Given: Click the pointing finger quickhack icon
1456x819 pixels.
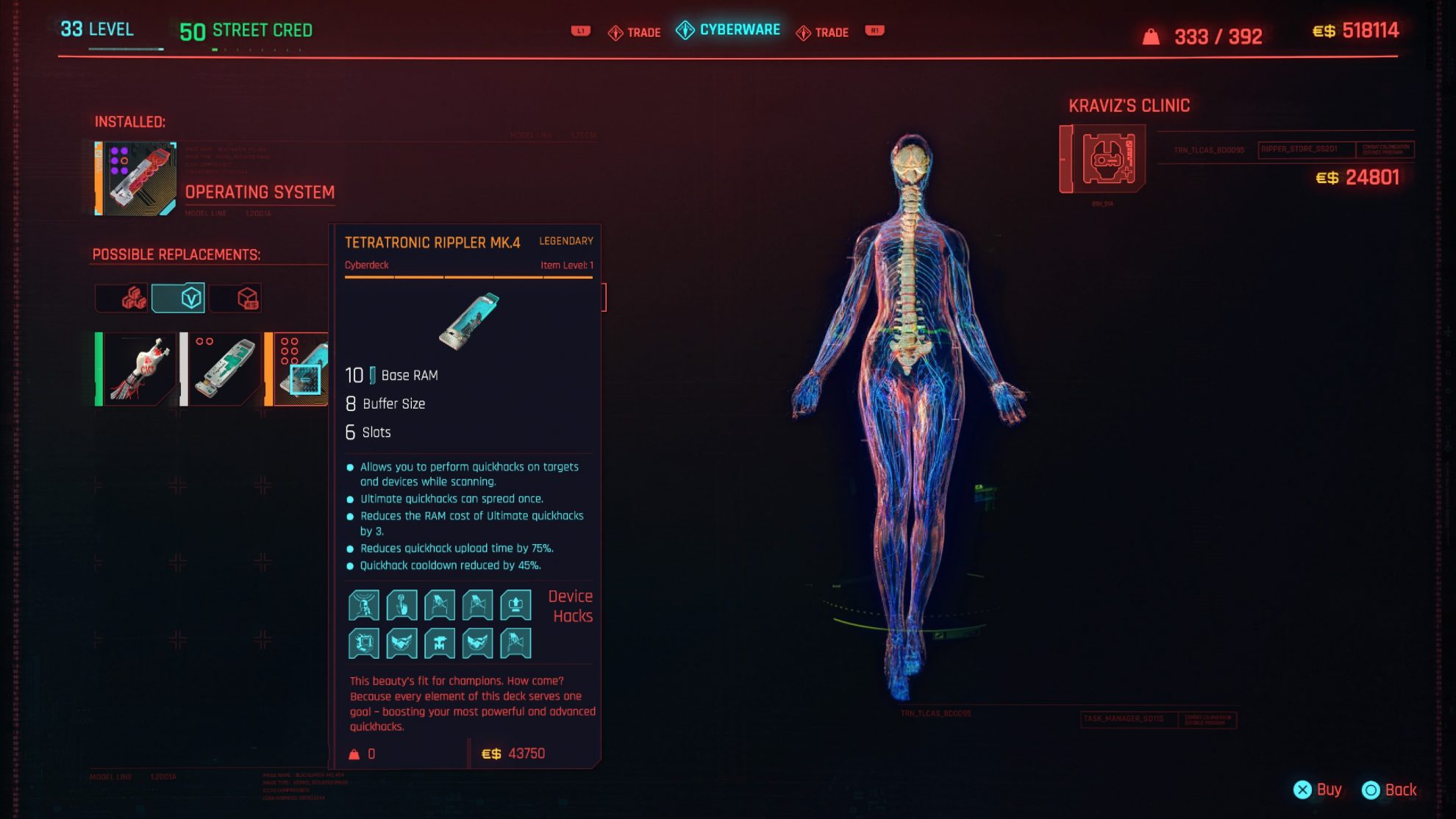Looking at the screenshot, I should [x=402, y=604].
